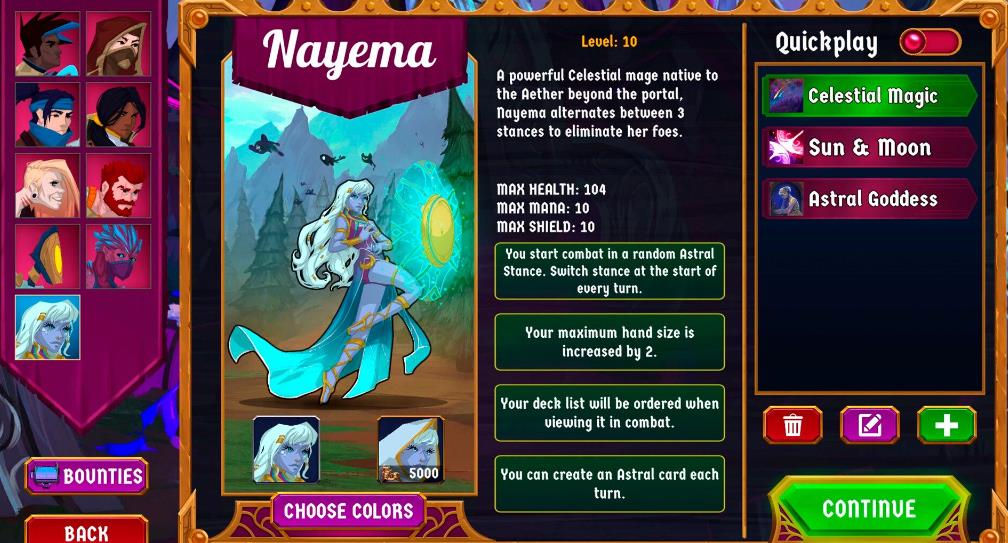Open the Choose Colors option
This screenshot has height=543, width=1008.
[348, 511]
